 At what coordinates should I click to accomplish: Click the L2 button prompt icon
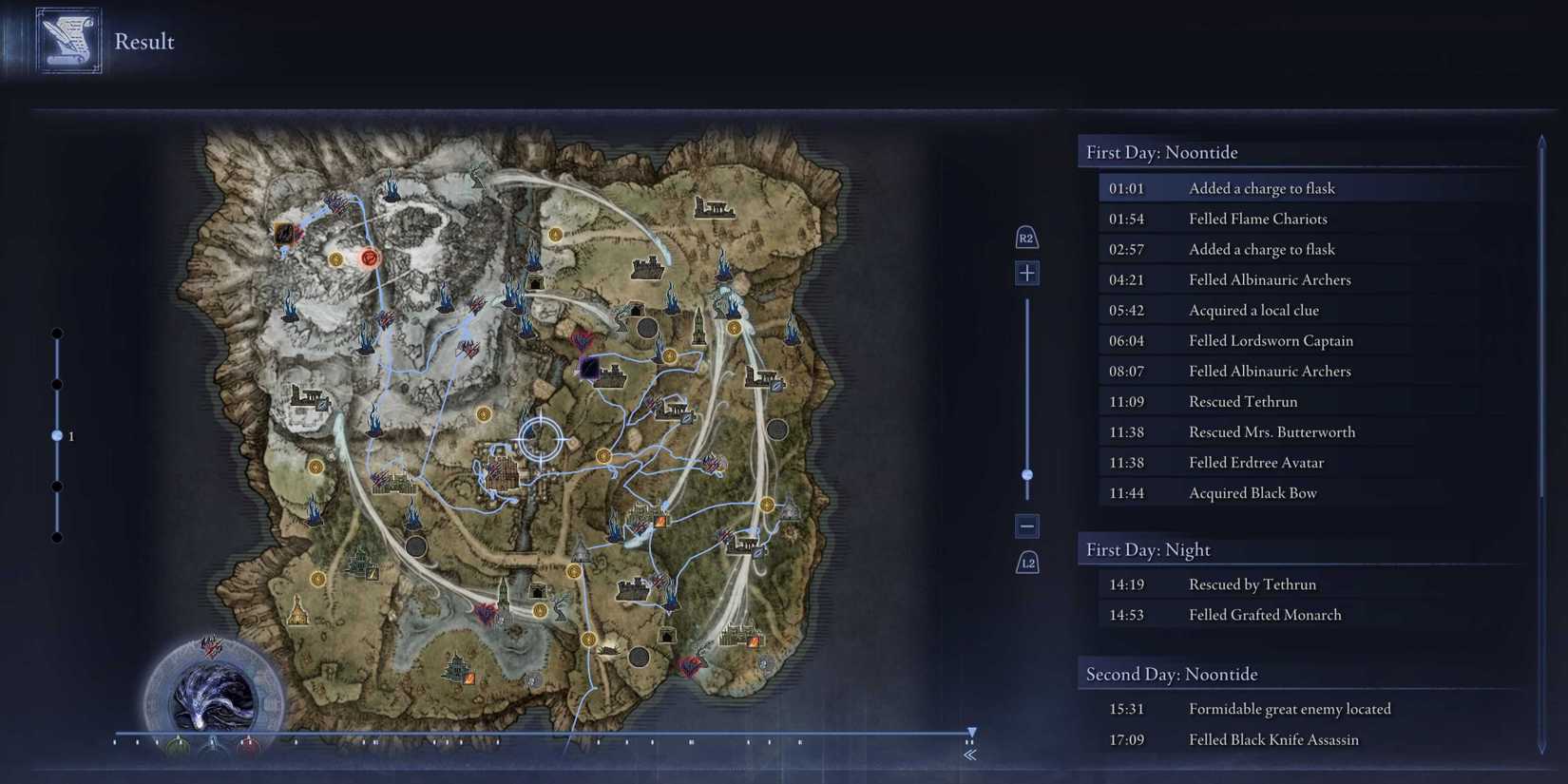(x=1027, y=562)
